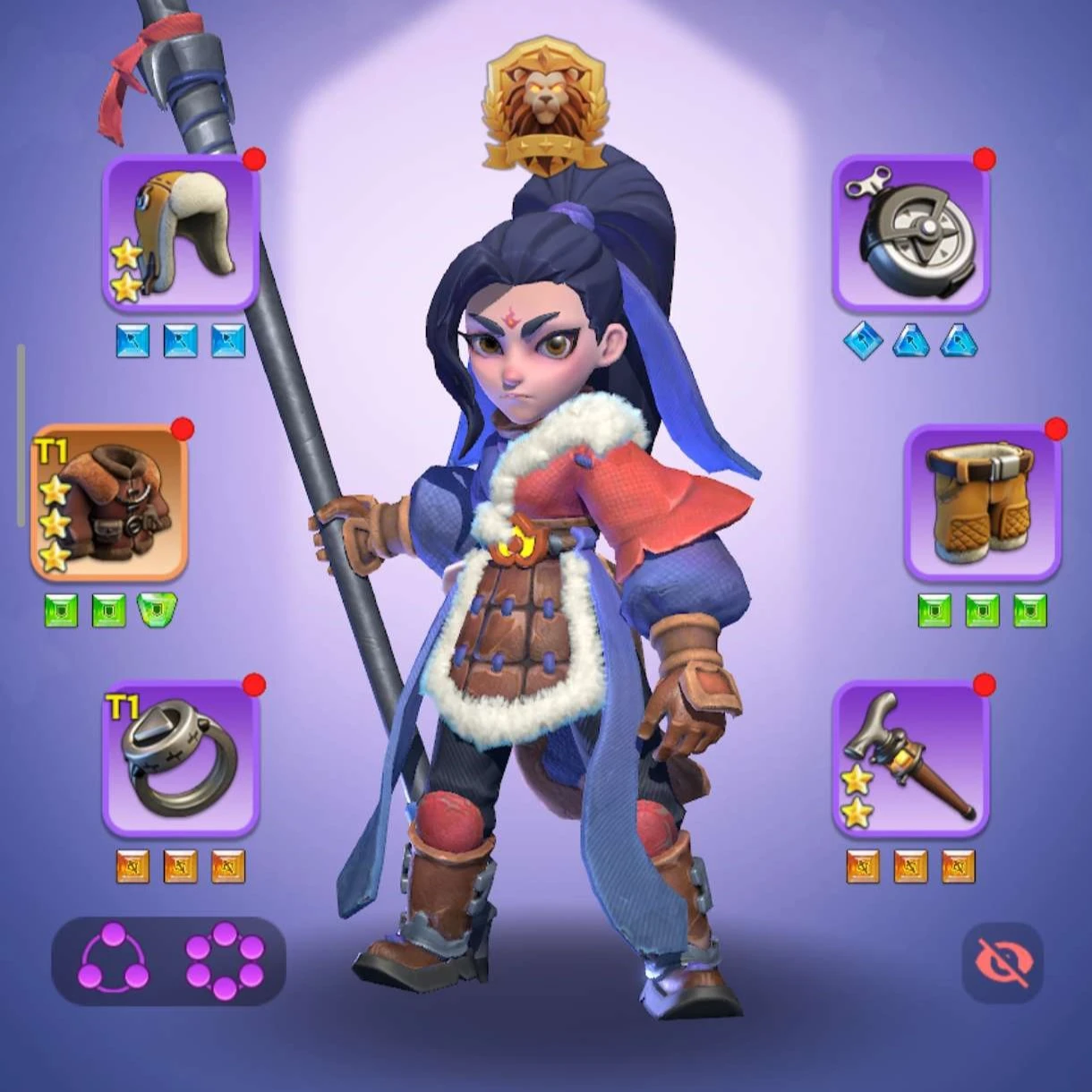
Task: Select the fur-lined hat equipment slot
Action: (182, 233)
